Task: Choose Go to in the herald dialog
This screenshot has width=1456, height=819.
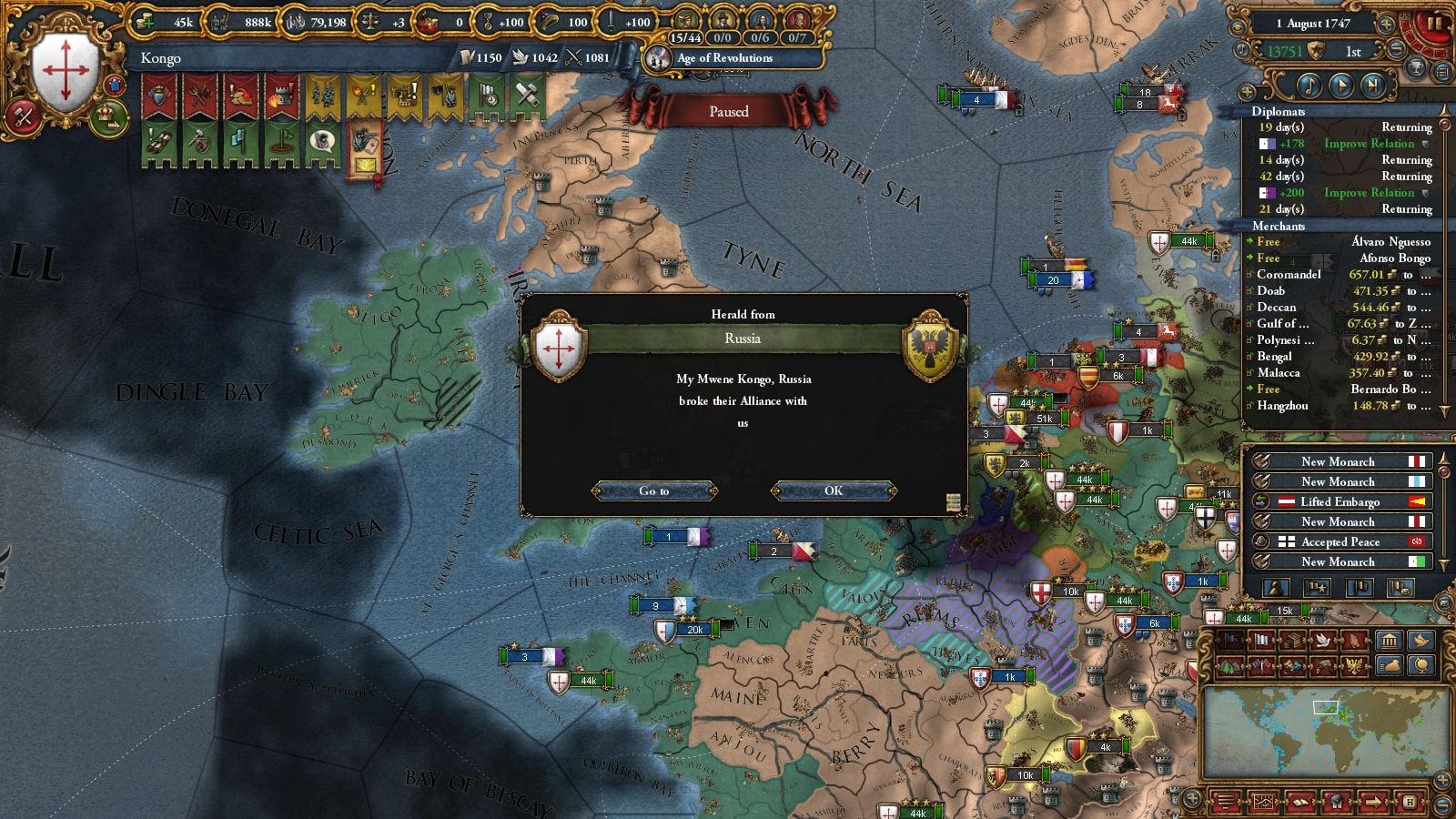Action: tap(653, 490)
